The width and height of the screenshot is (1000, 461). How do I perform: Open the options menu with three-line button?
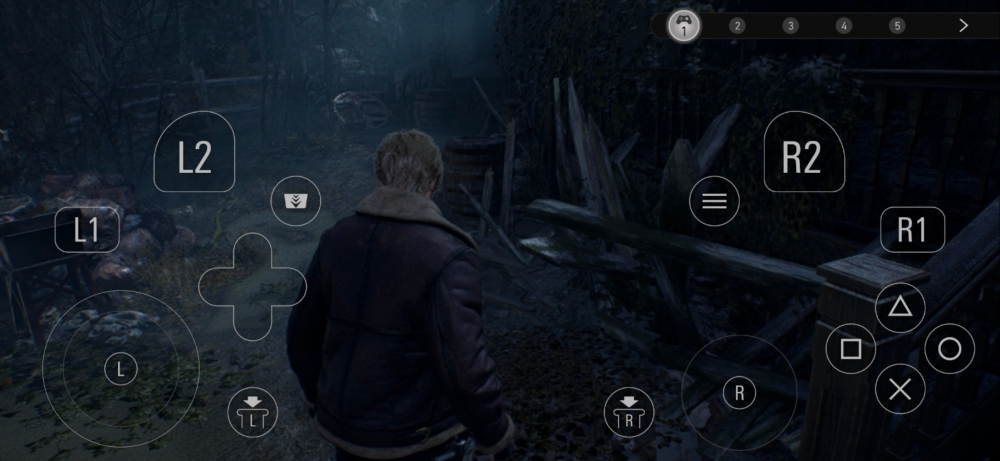714,202
